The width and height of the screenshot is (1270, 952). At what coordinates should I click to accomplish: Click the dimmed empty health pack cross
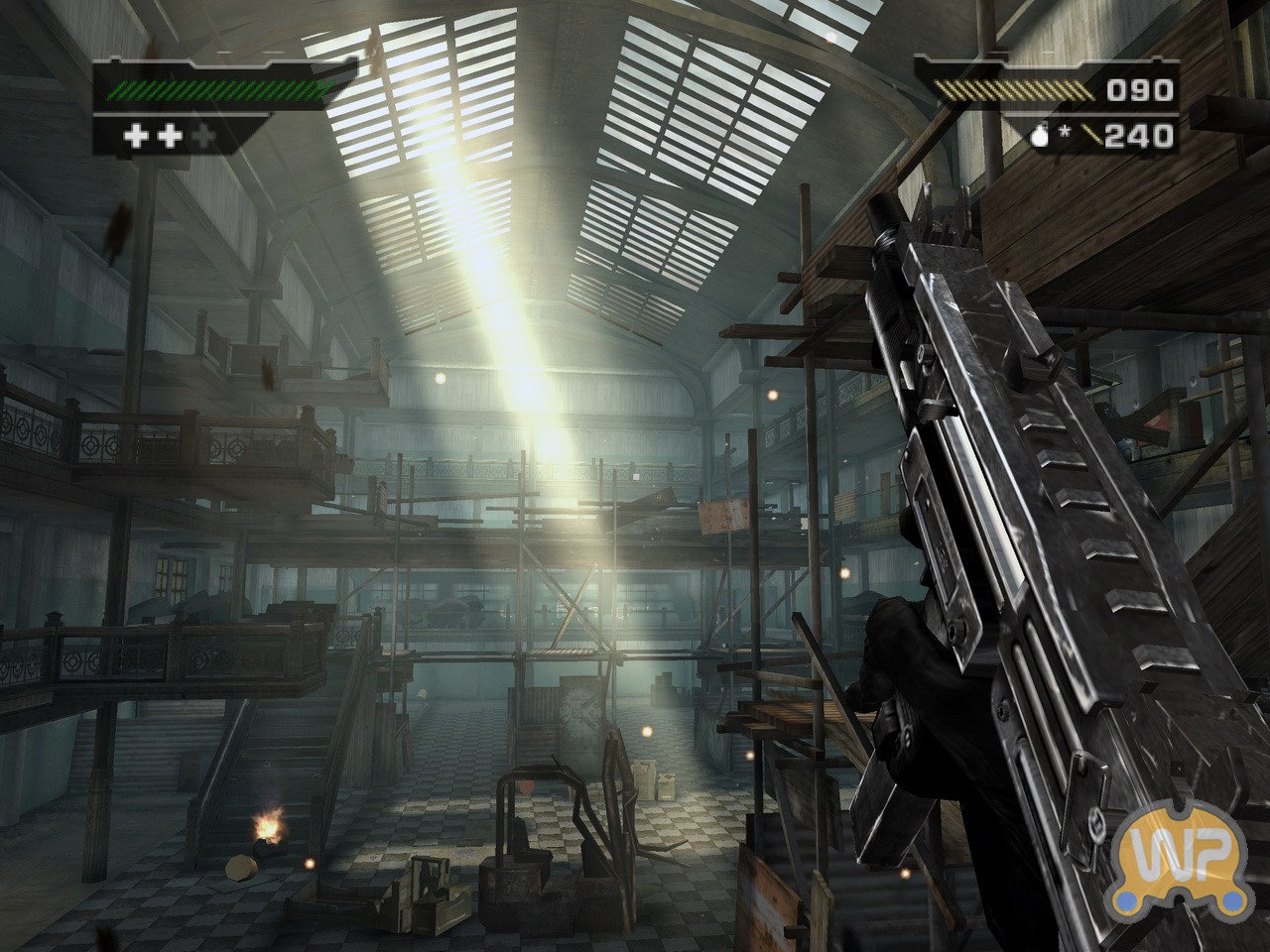pyautogui.click(x=204, y=136)
